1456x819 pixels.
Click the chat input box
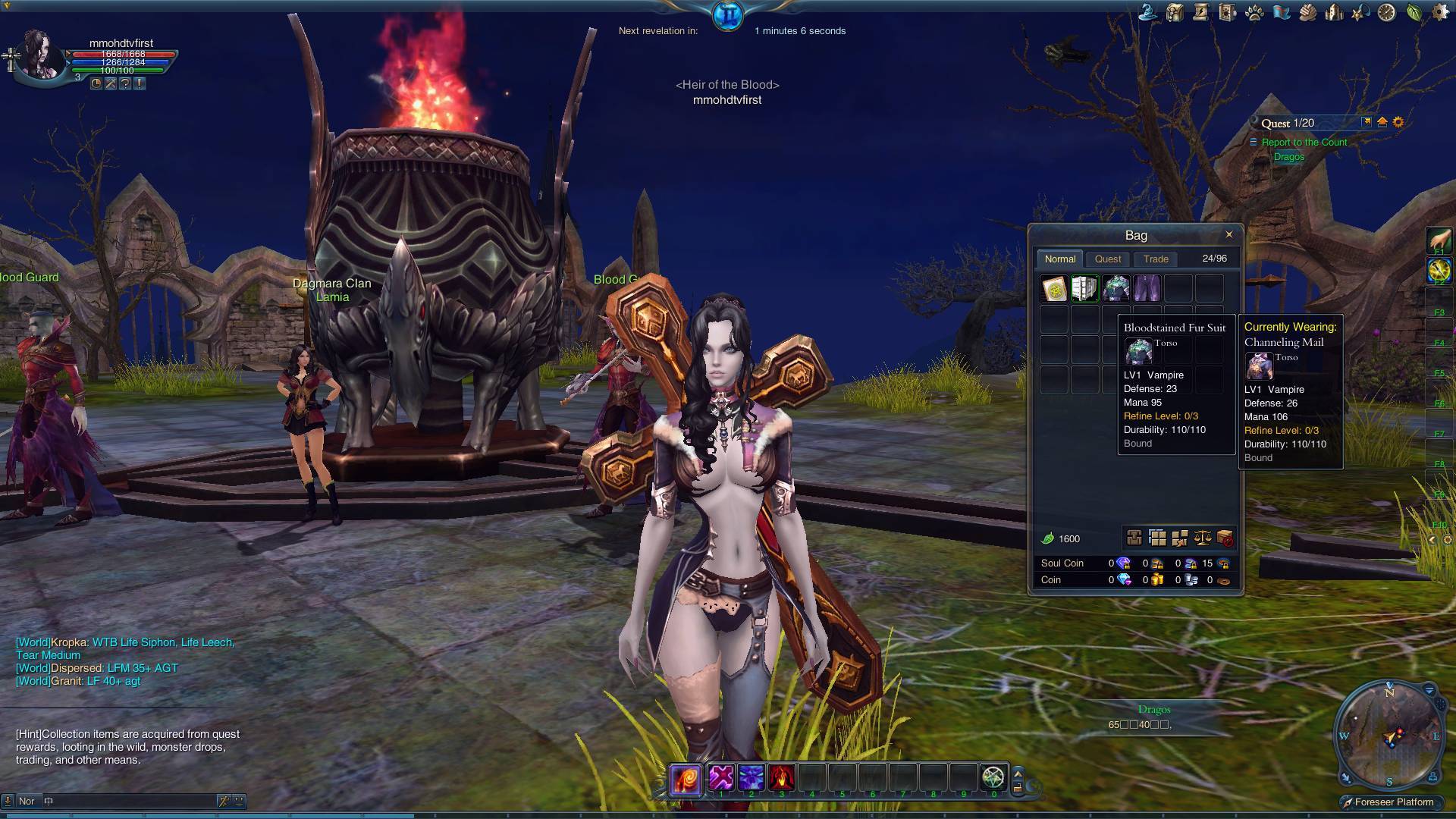[129, 801]
